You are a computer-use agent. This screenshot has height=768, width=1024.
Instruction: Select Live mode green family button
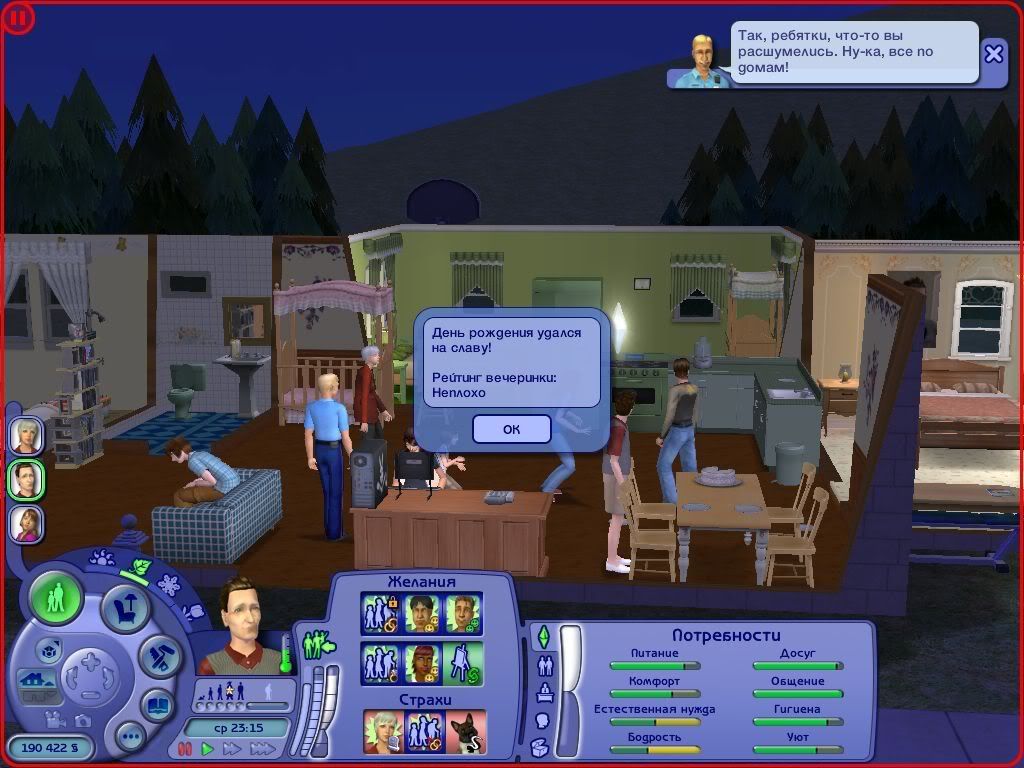pyautogui.click(x=56, y=600)
